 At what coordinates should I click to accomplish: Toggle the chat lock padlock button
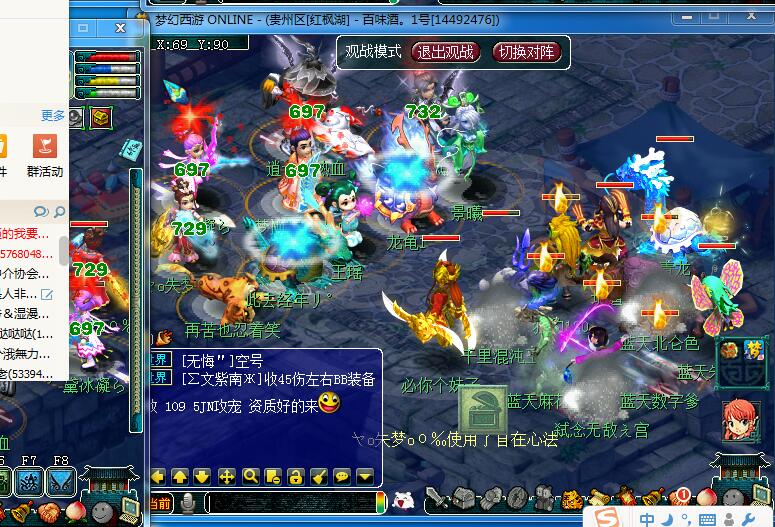coord(295,476)
